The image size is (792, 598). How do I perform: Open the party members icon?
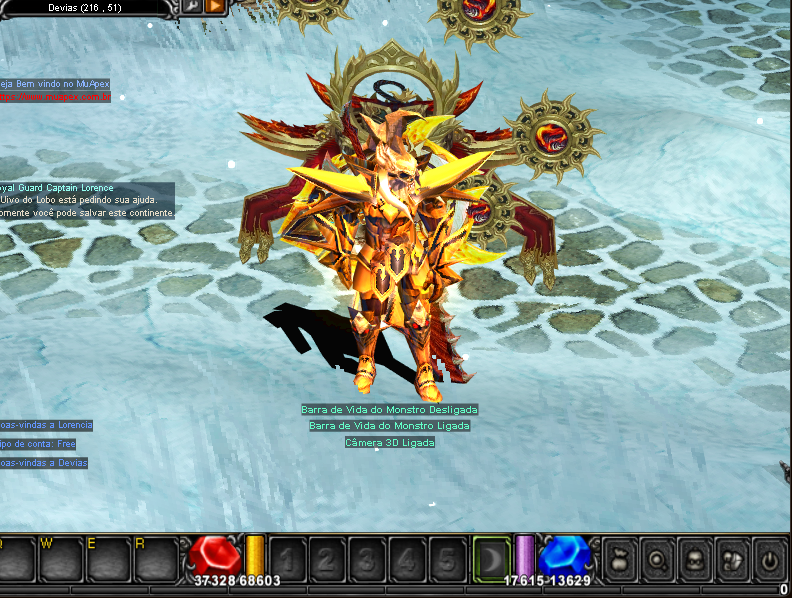(x=732, y=558)
